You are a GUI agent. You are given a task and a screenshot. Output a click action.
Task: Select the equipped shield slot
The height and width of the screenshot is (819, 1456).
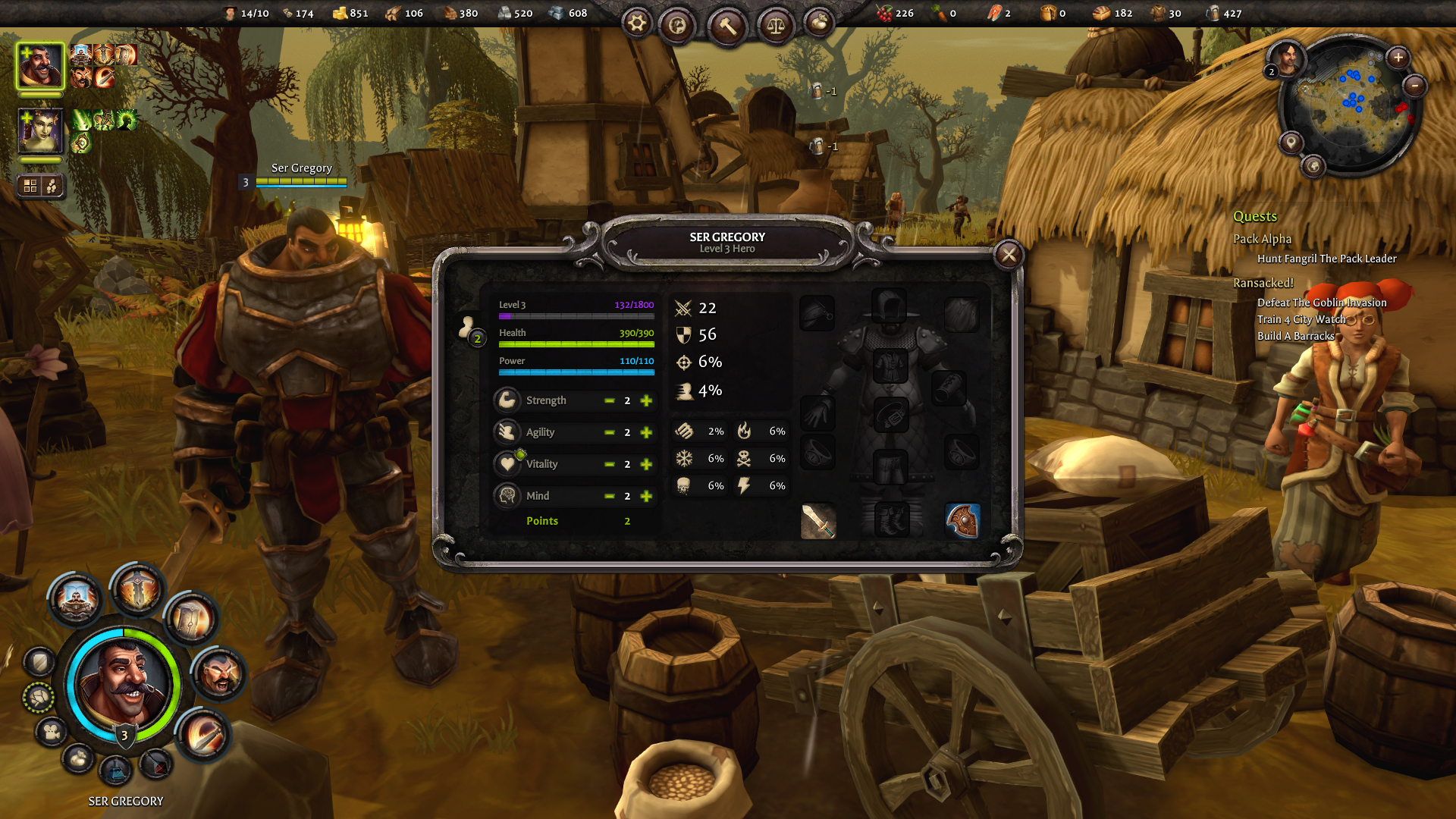click(962, 521)
